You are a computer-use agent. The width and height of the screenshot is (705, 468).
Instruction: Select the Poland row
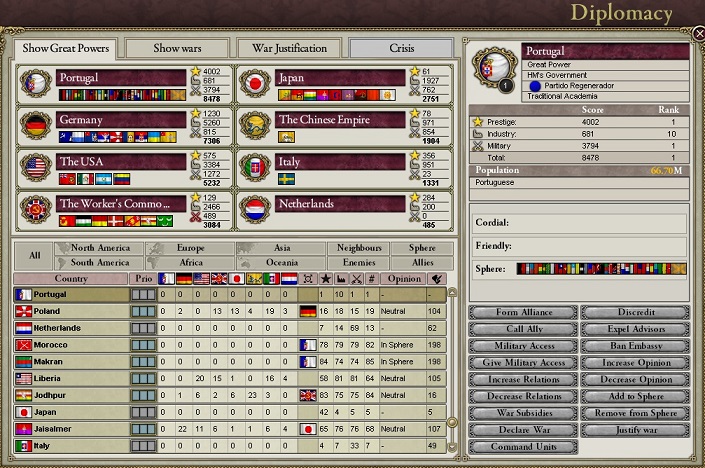[x=70, y=311]
